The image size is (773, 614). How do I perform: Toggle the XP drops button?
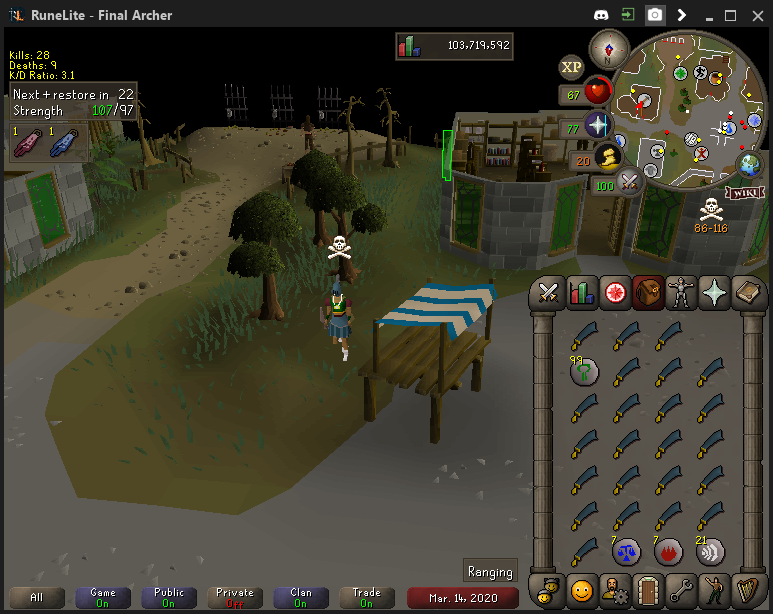(x=571, y=67)
